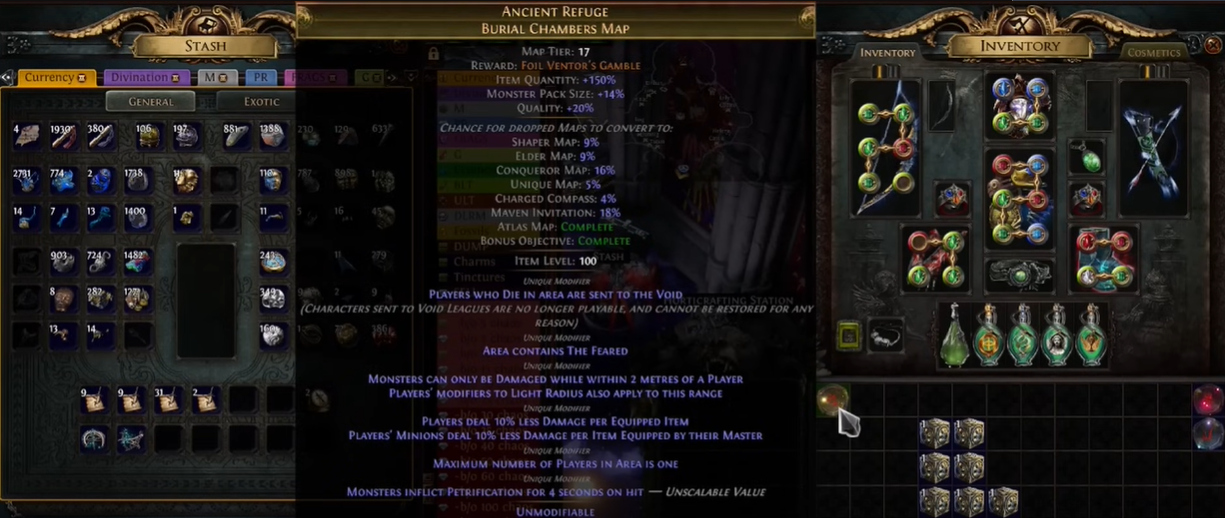Click the equipped boots slot
The height and width of the screenshot is (518, 1225).
[1103, 258]
